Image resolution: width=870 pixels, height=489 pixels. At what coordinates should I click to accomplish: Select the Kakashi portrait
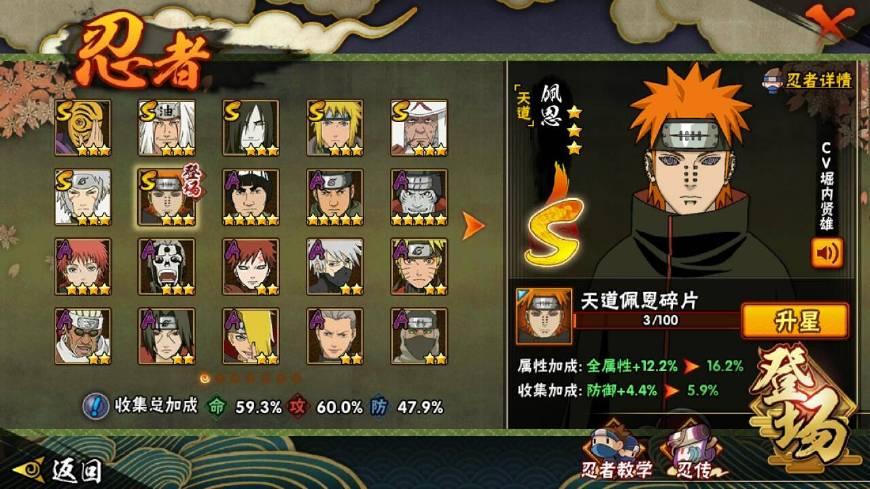tap(334, 266)
